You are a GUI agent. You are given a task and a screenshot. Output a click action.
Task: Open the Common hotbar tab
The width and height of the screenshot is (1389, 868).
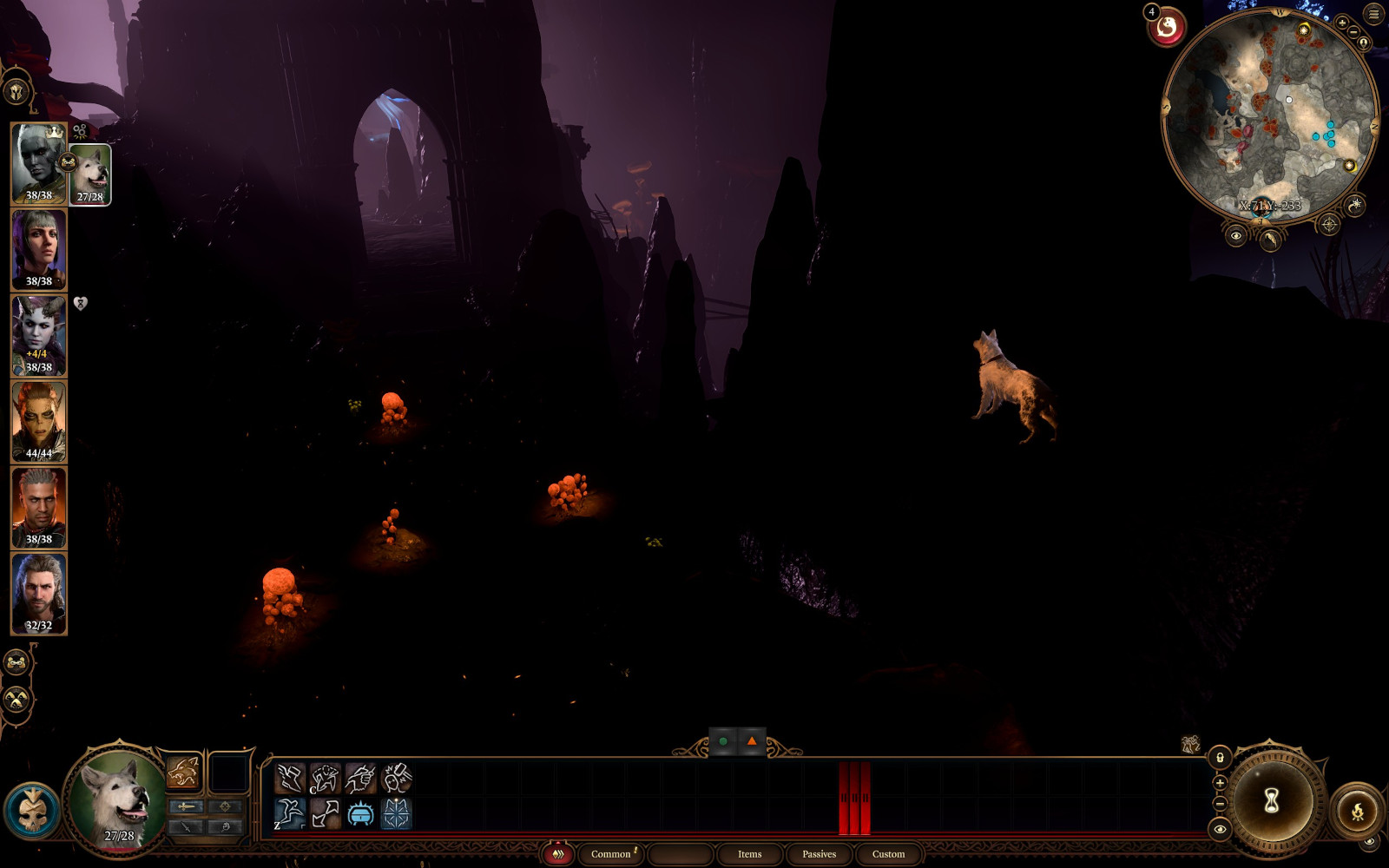click(611, 854)
